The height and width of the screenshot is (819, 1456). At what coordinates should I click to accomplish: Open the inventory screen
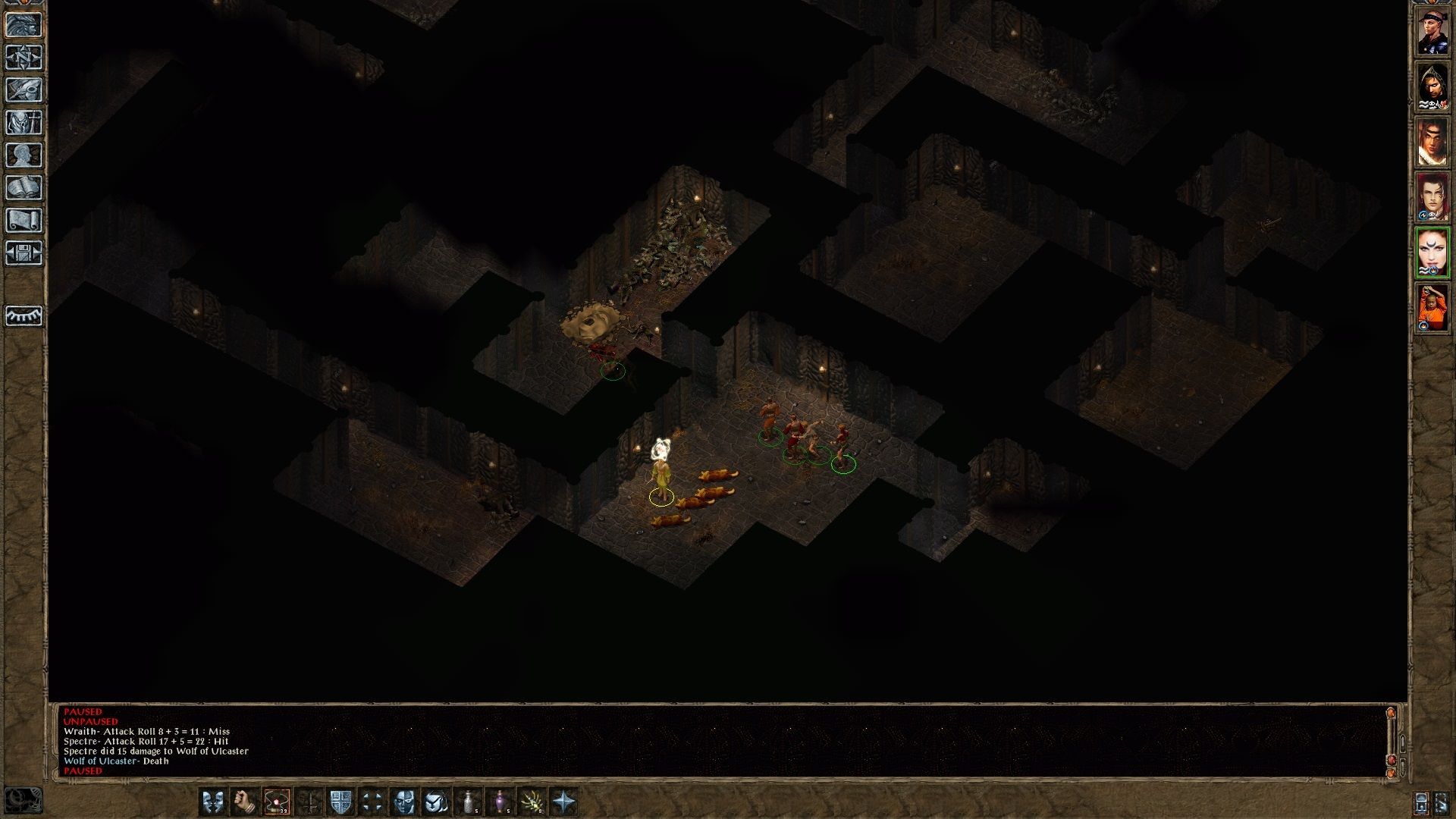point(24,123)
